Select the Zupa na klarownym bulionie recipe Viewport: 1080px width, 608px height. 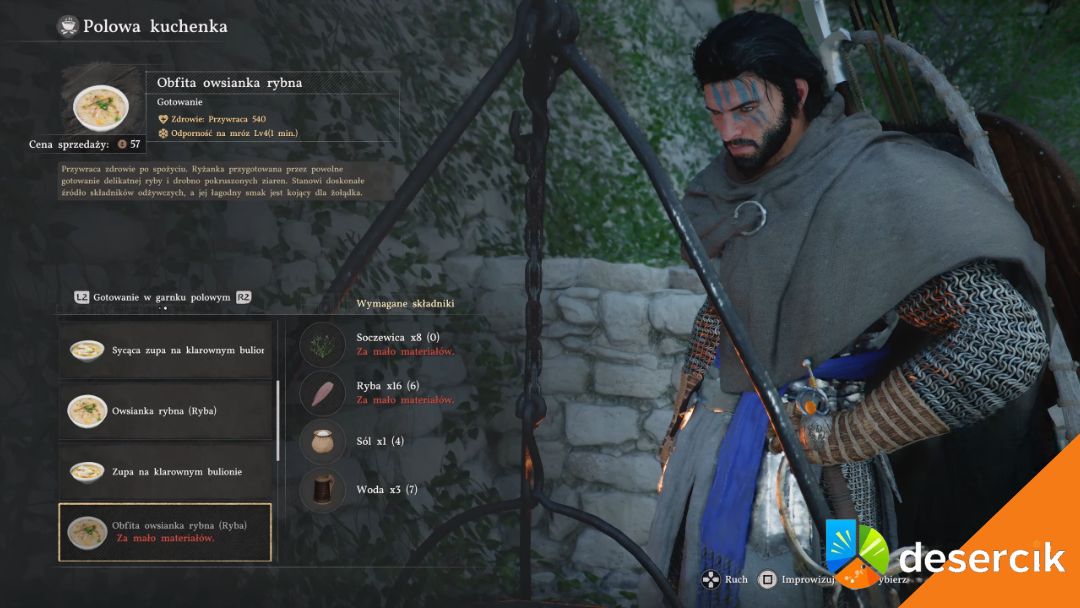tap(166, 471)
